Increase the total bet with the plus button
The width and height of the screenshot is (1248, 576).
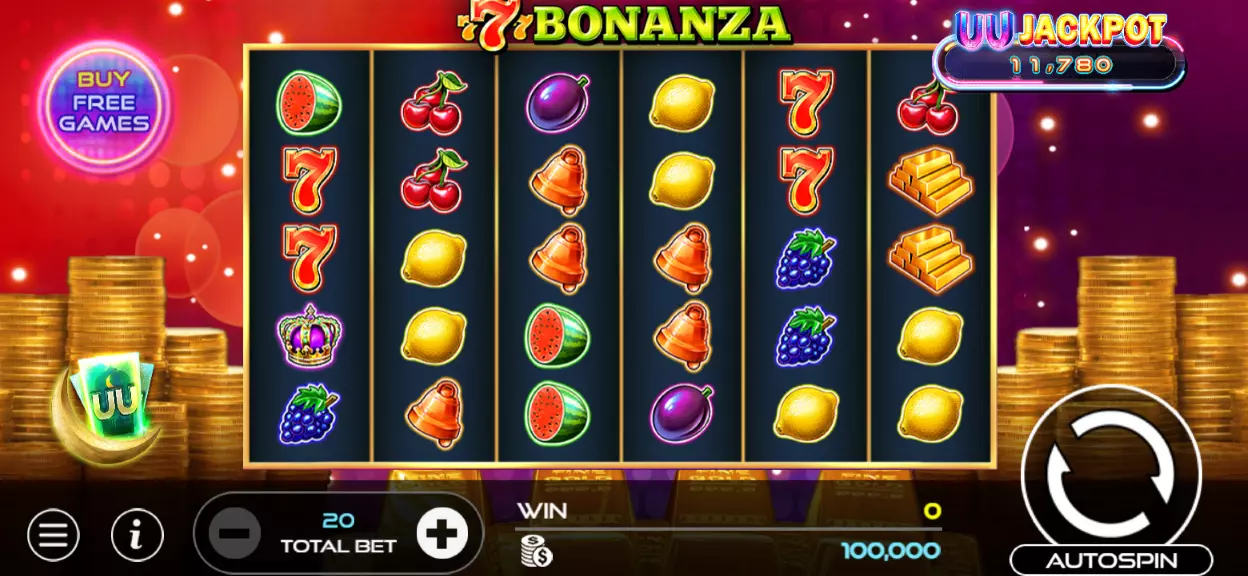point(441,535)
